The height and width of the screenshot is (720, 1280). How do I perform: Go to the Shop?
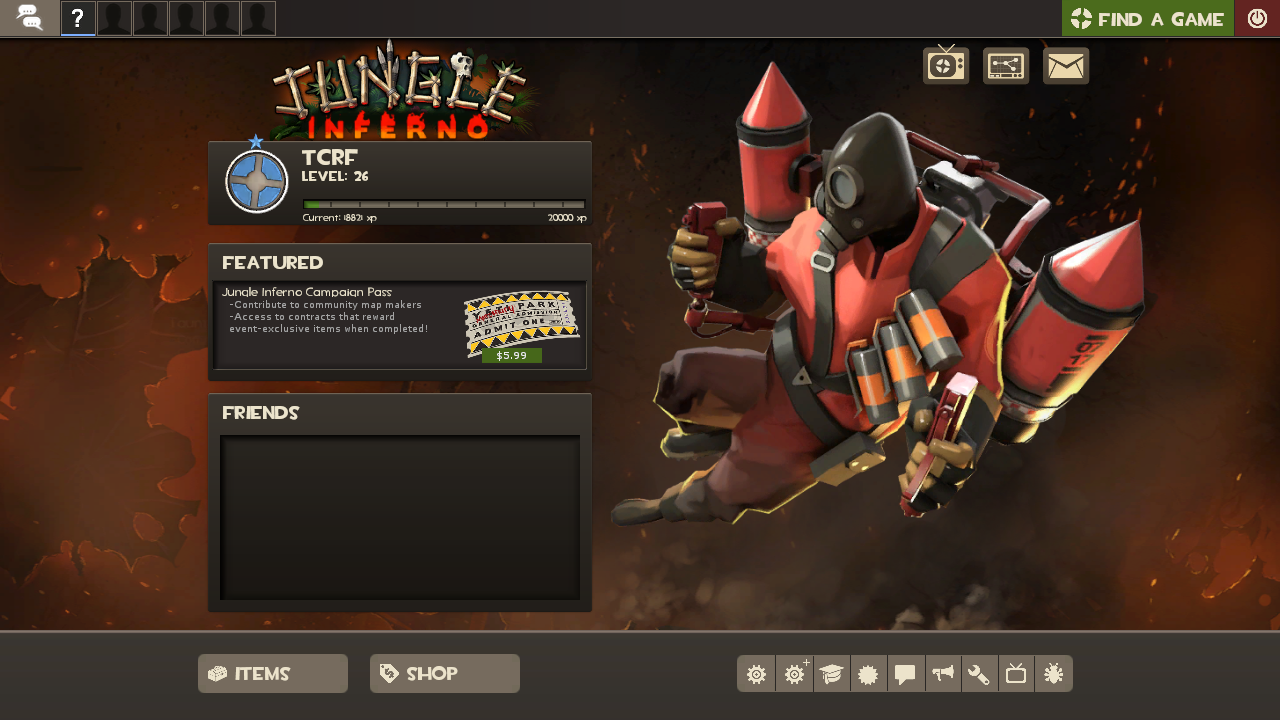click(x=444, y=674)
